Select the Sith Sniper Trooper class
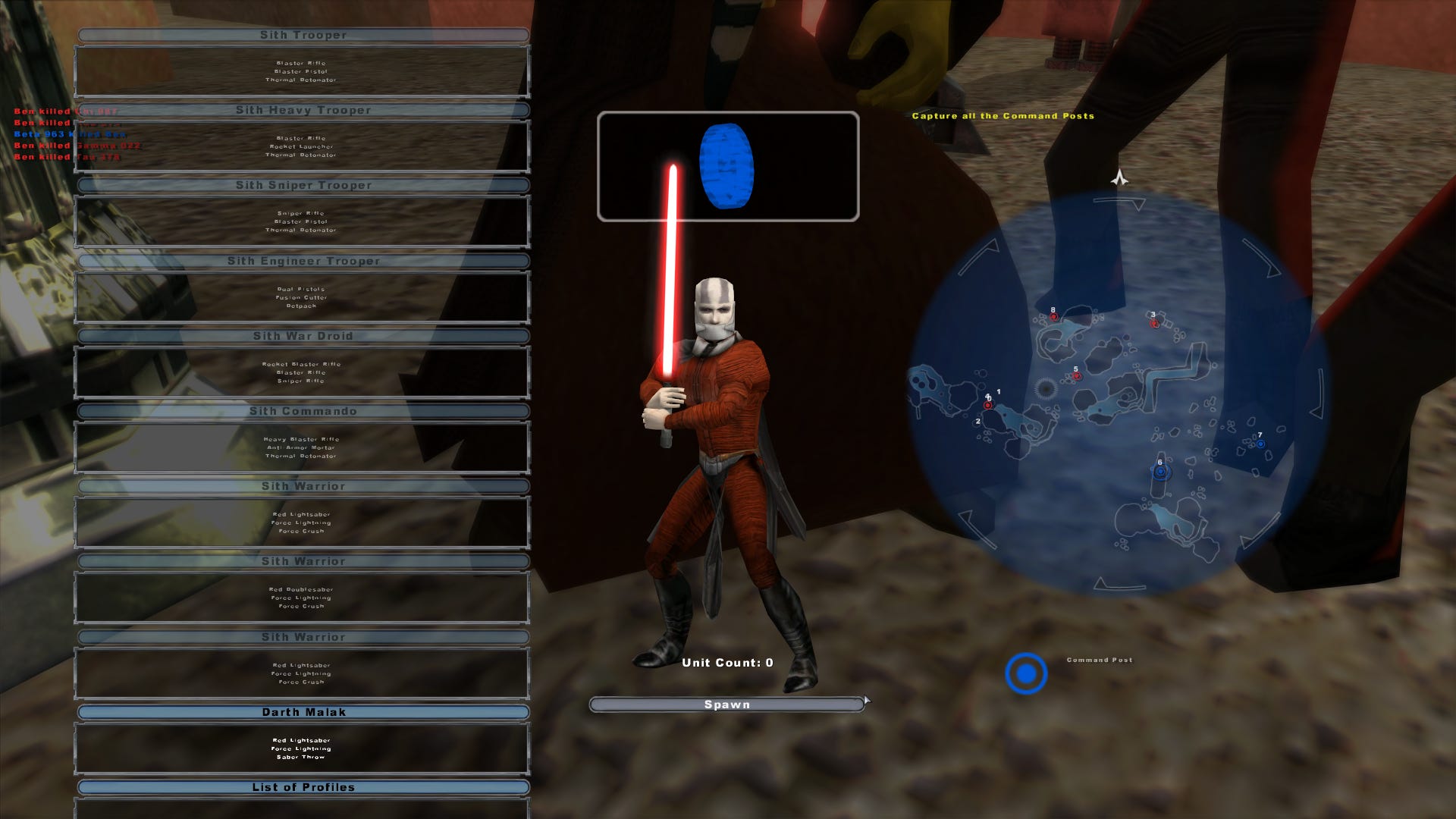 pyautogui.click(x=303, y=184)
